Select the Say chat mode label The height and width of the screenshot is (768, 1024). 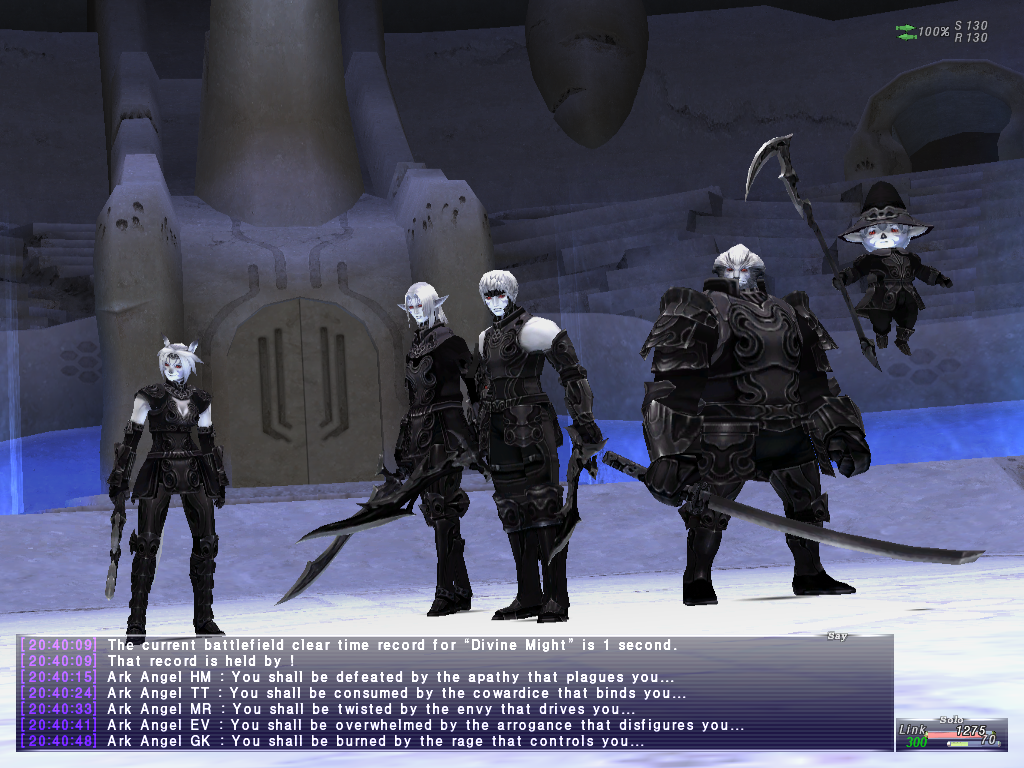(836, 636)
